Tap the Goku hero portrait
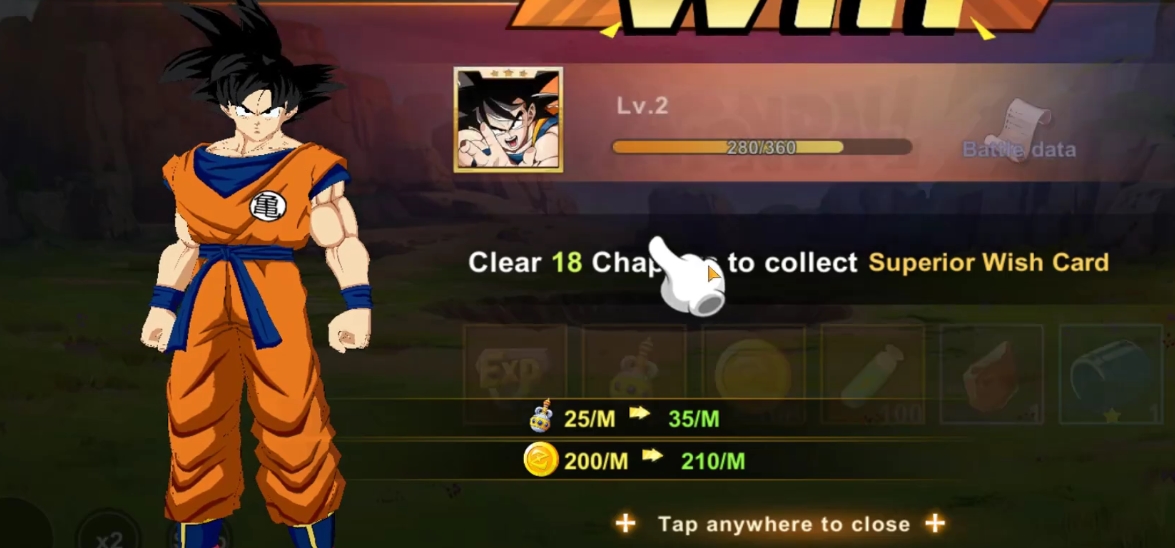The image size is (1175, 548). tap(508, 120)
